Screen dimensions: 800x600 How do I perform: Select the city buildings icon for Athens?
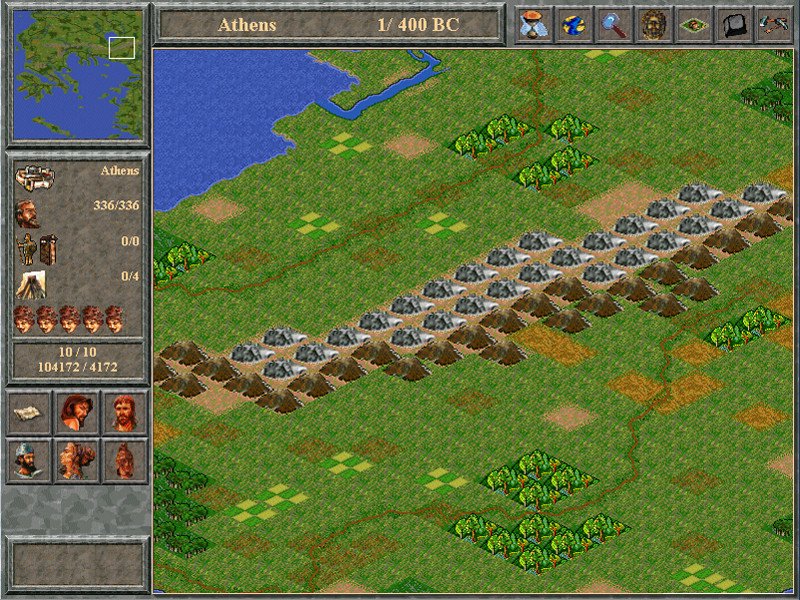tap(34, 180)
